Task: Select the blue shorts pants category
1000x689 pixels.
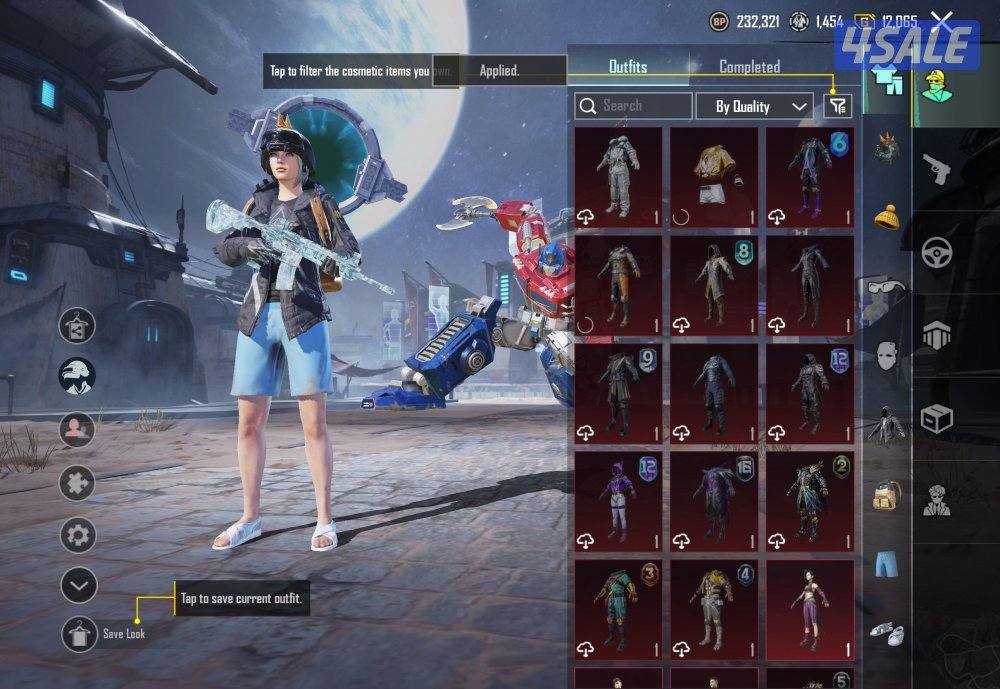Action: [886, 563]
